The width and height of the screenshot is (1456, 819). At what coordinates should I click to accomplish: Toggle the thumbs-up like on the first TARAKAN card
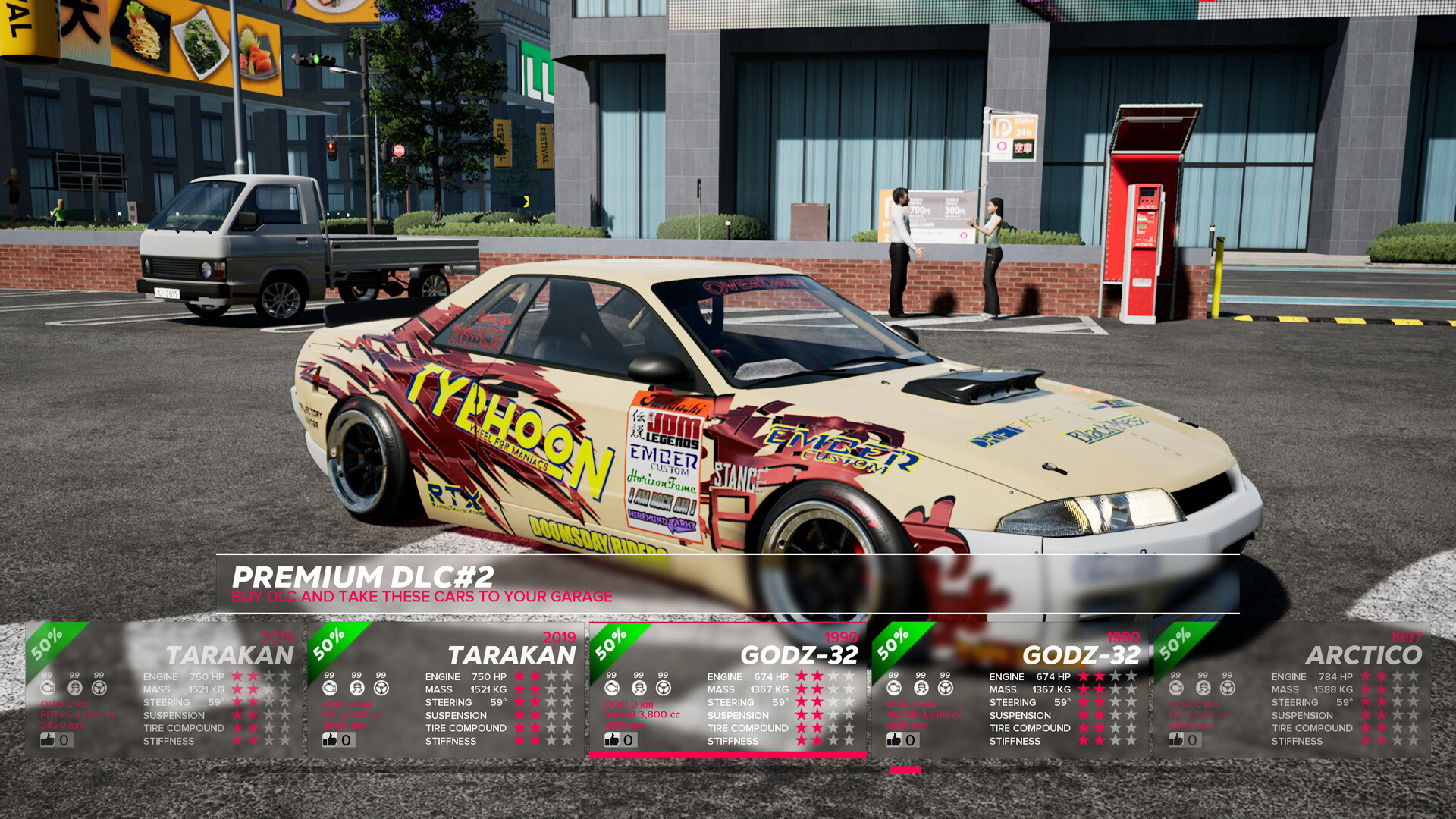(x=47, y=739)
